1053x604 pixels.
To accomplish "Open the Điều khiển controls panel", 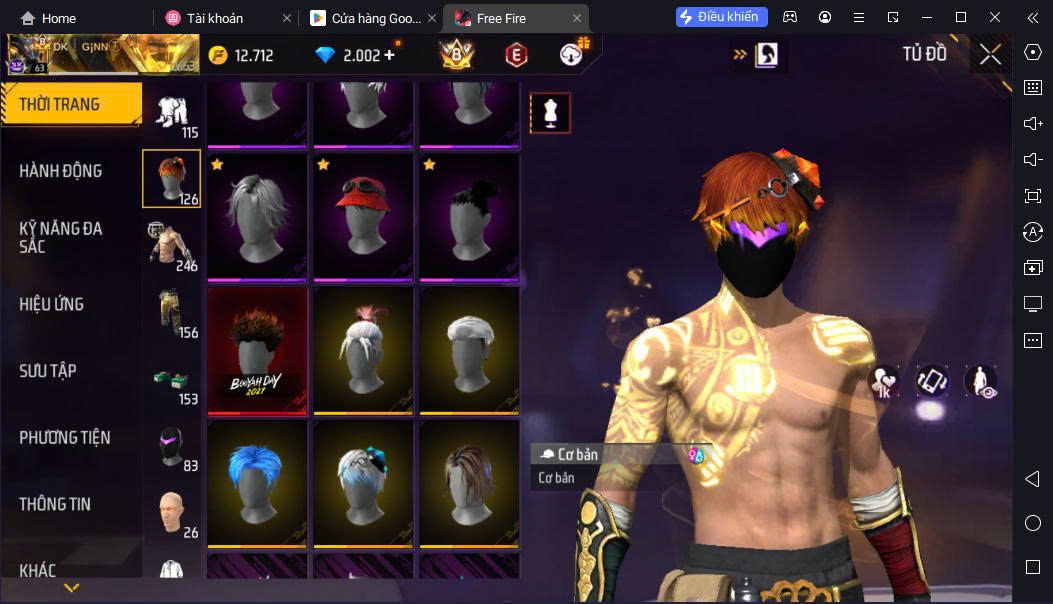I will [x=722, y=17].
